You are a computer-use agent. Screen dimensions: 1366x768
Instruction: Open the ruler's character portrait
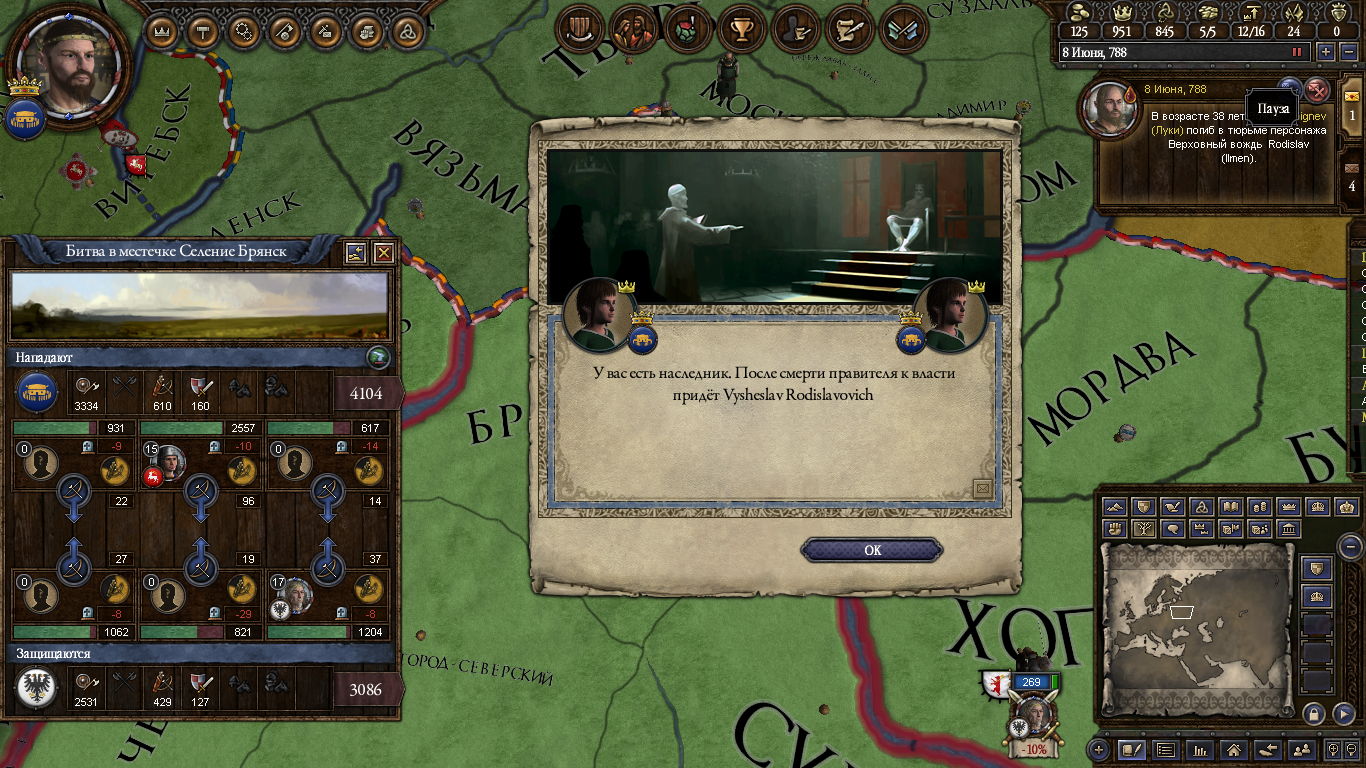70,63
